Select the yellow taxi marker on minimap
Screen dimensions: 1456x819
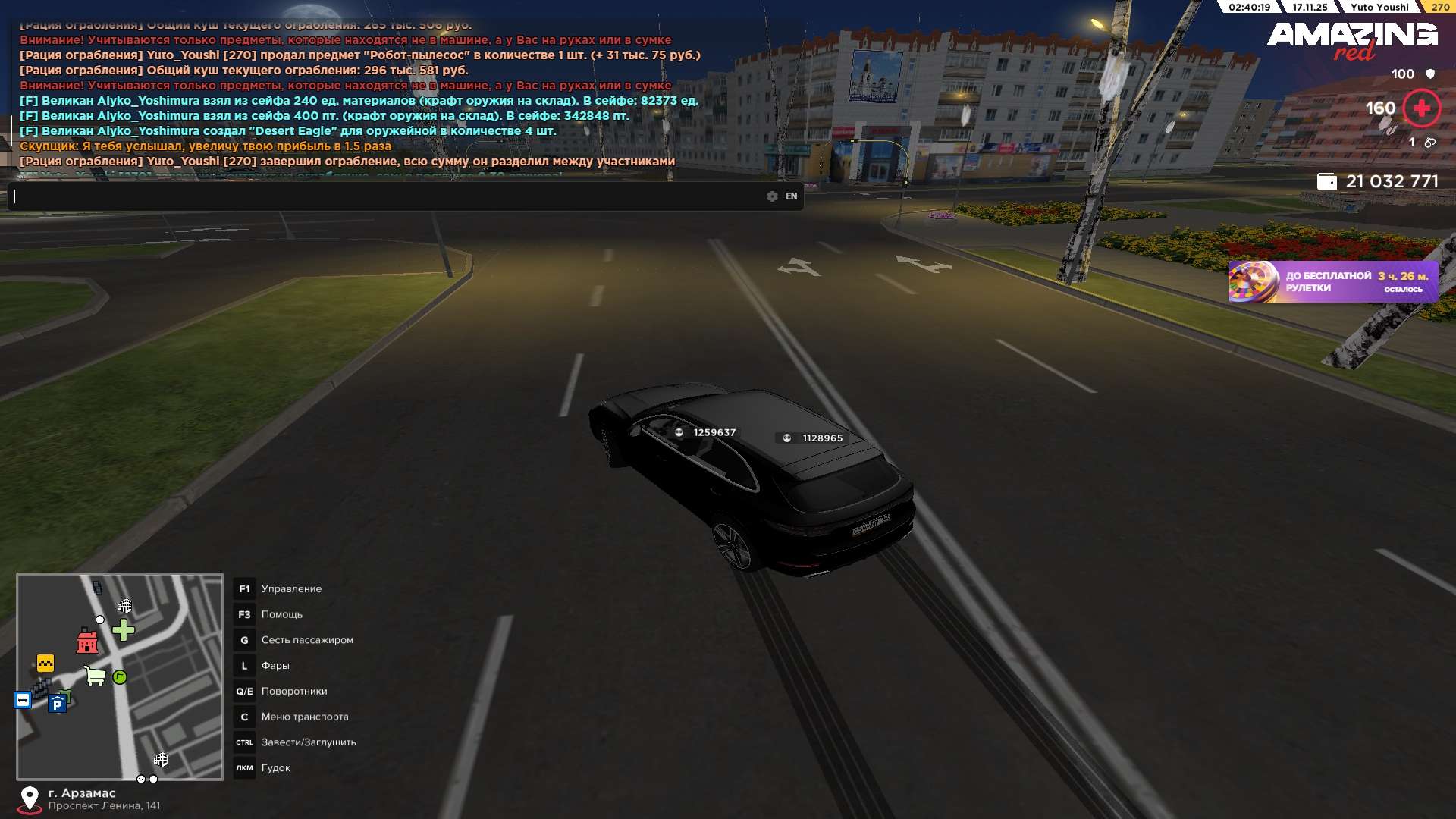[x=45, y=664]
